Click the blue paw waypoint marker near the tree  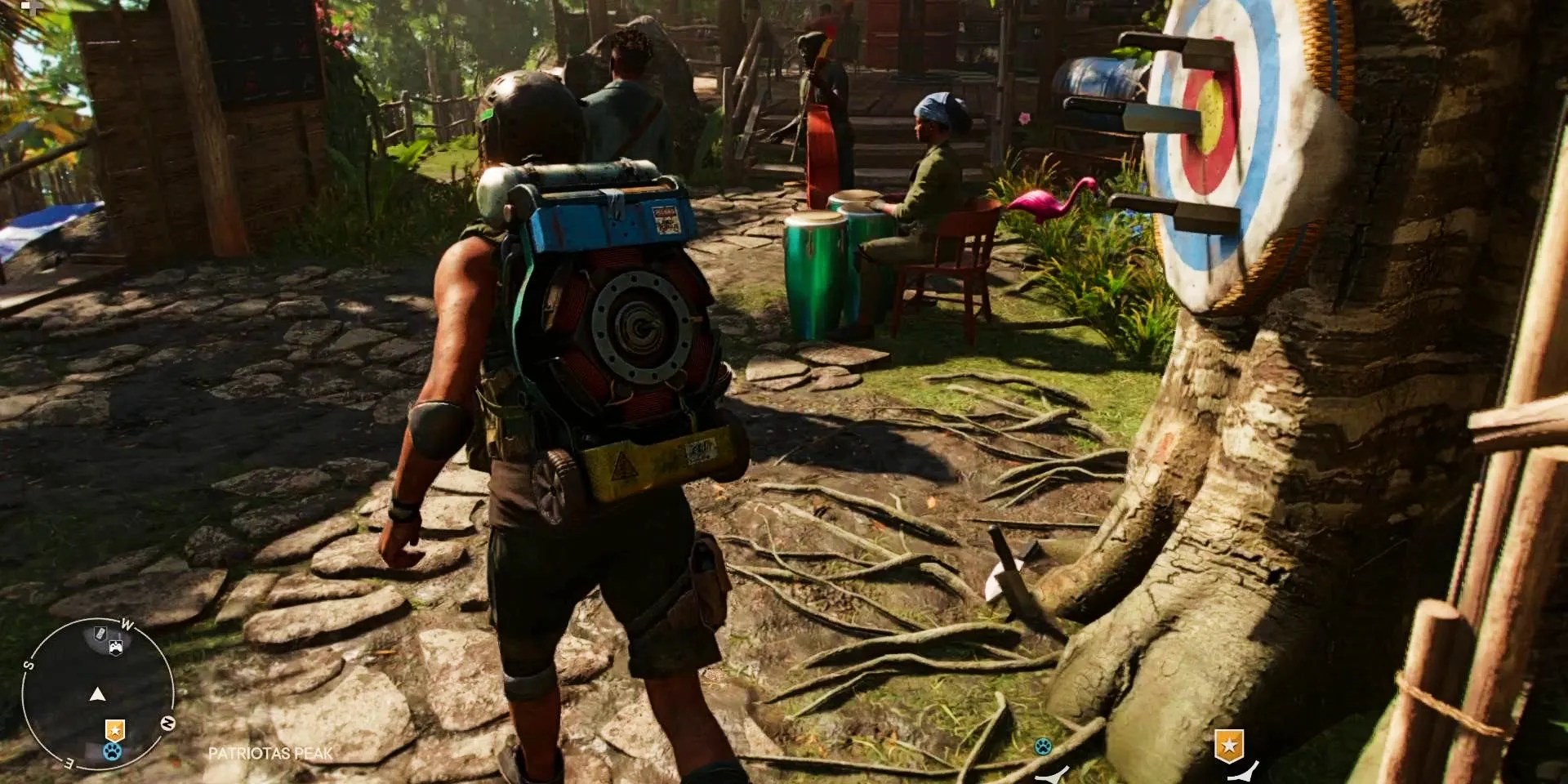[1042, 746]
